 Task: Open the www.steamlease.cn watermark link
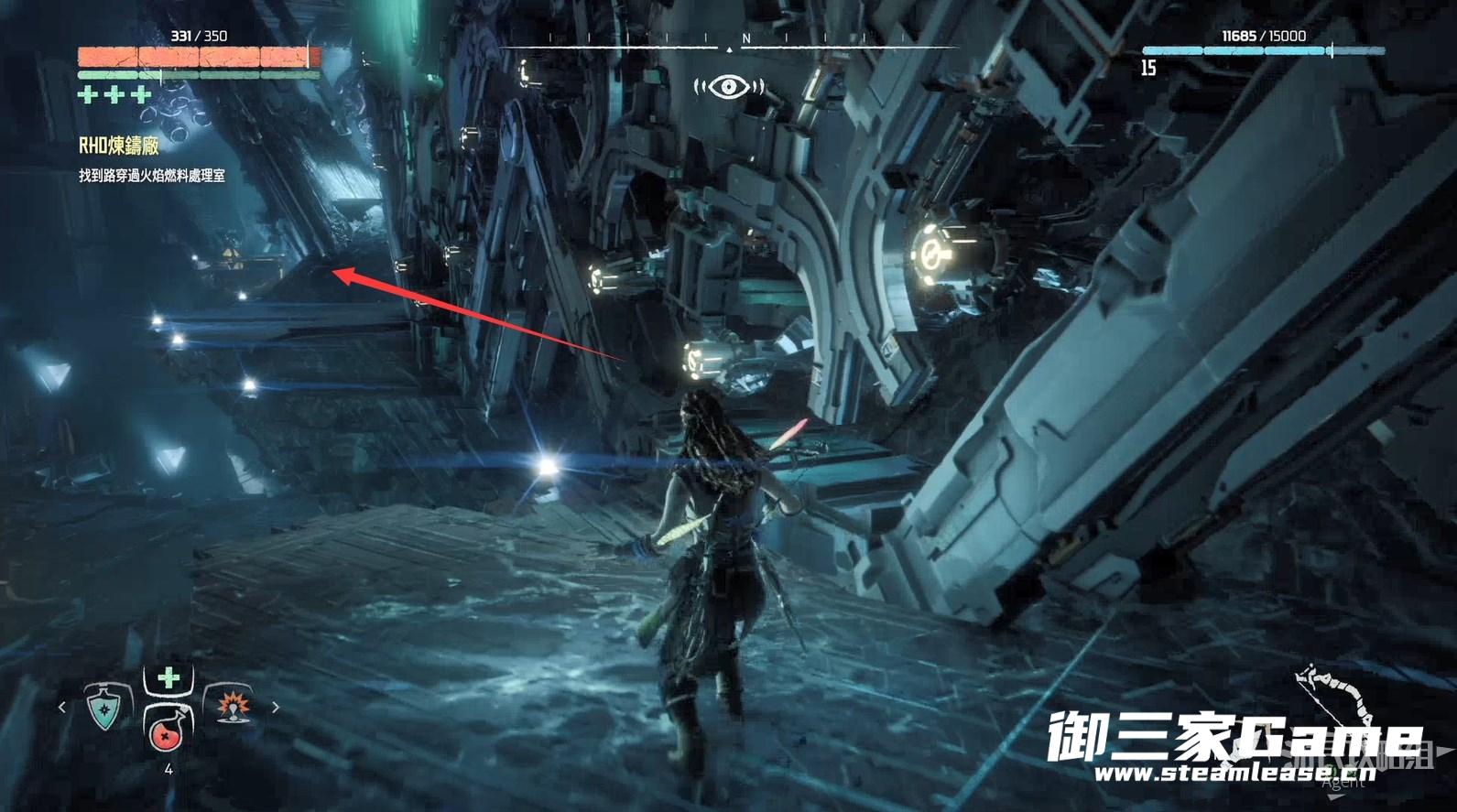[1234, 774]
